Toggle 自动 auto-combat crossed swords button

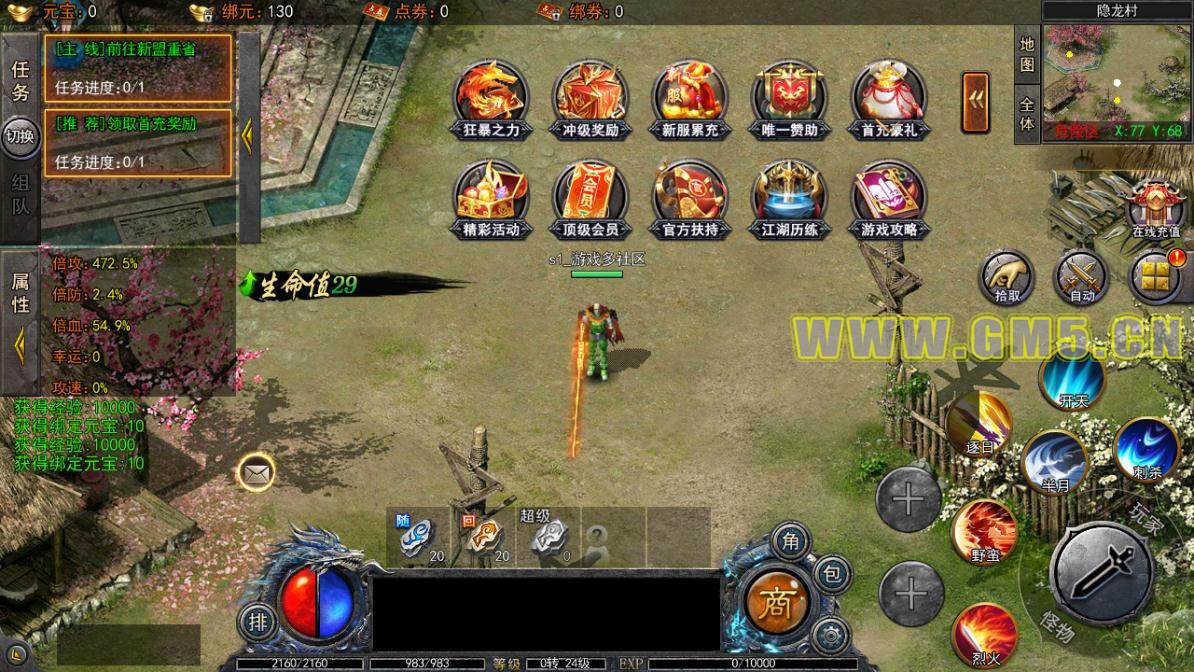1082,276
